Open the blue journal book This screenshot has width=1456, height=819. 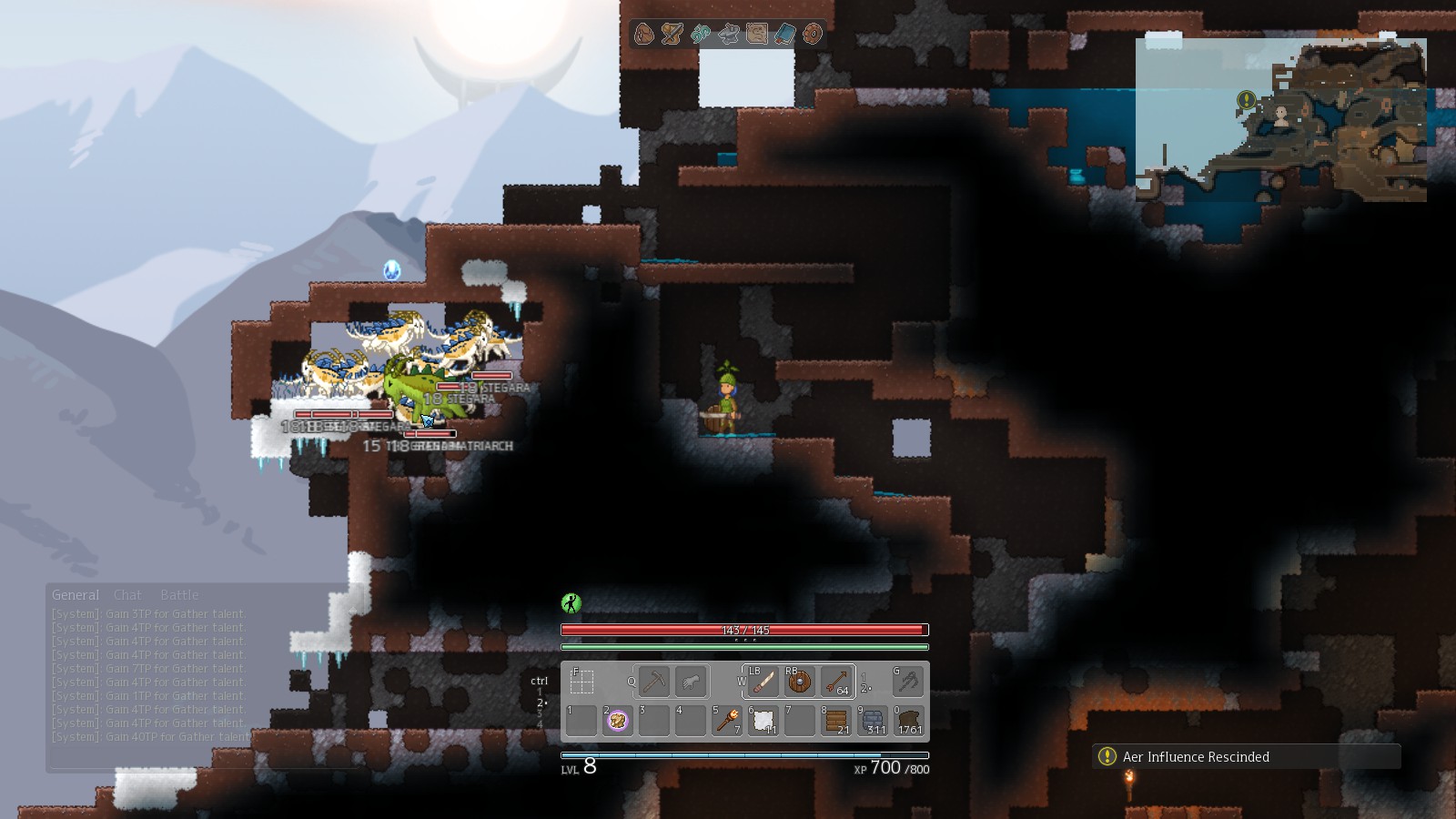784,35
